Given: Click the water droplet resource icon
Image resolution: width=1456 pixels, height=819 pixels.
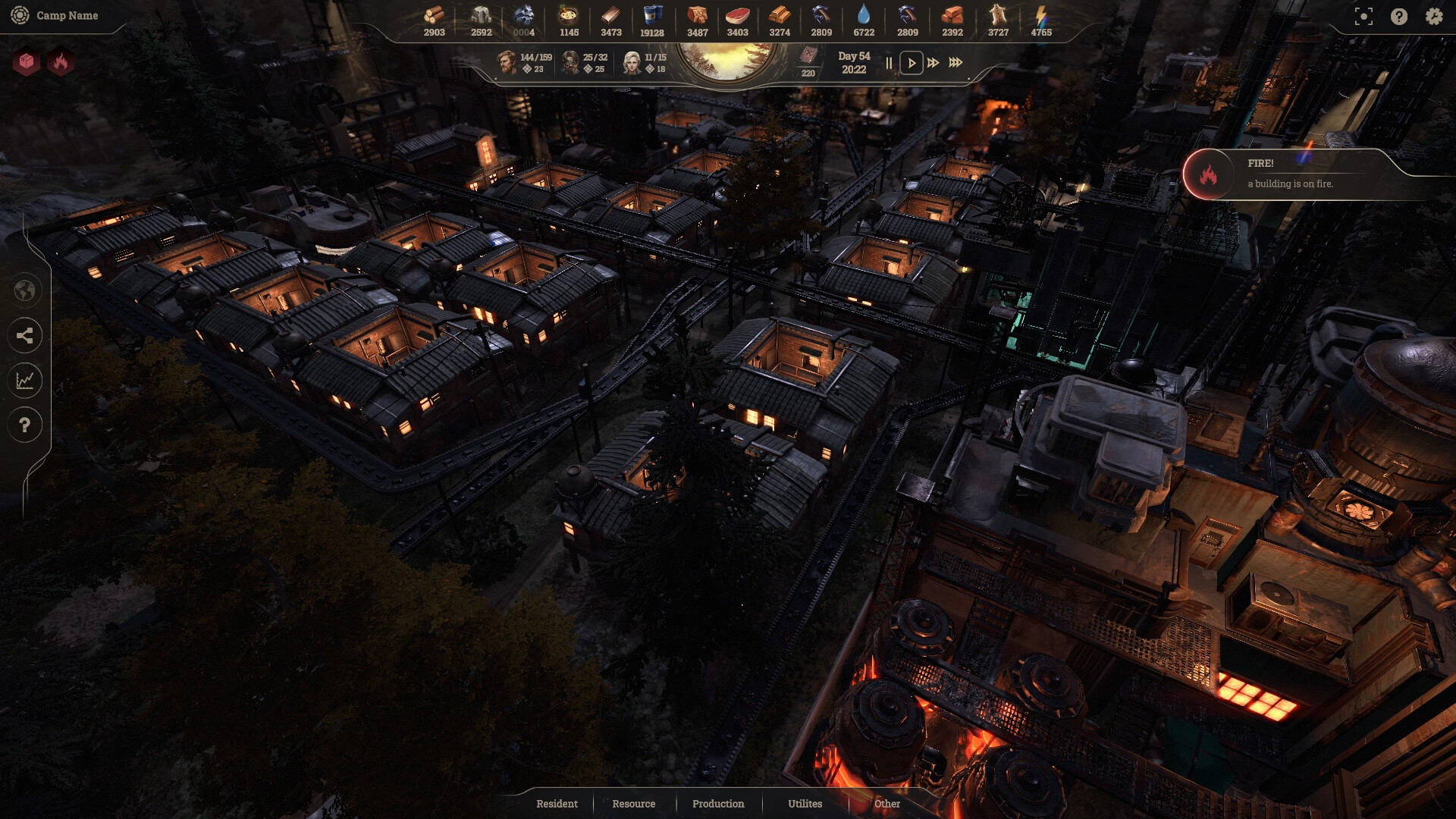Looking at the screenshot, I should click(x=865, y=13).
